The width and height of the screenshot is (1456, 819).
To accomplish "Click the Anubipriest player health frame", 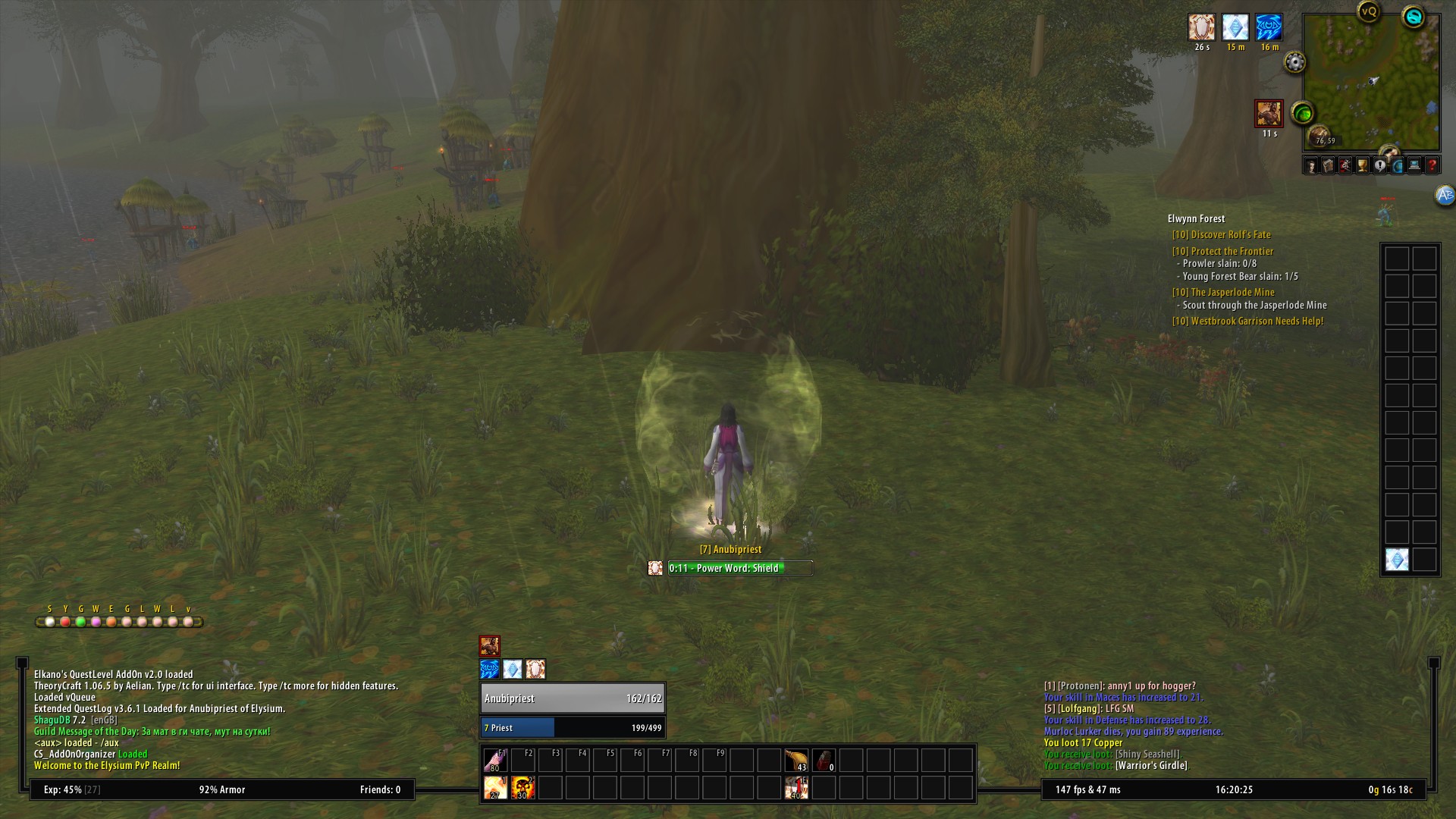I will pyautogui.click(x=573, y=698).
